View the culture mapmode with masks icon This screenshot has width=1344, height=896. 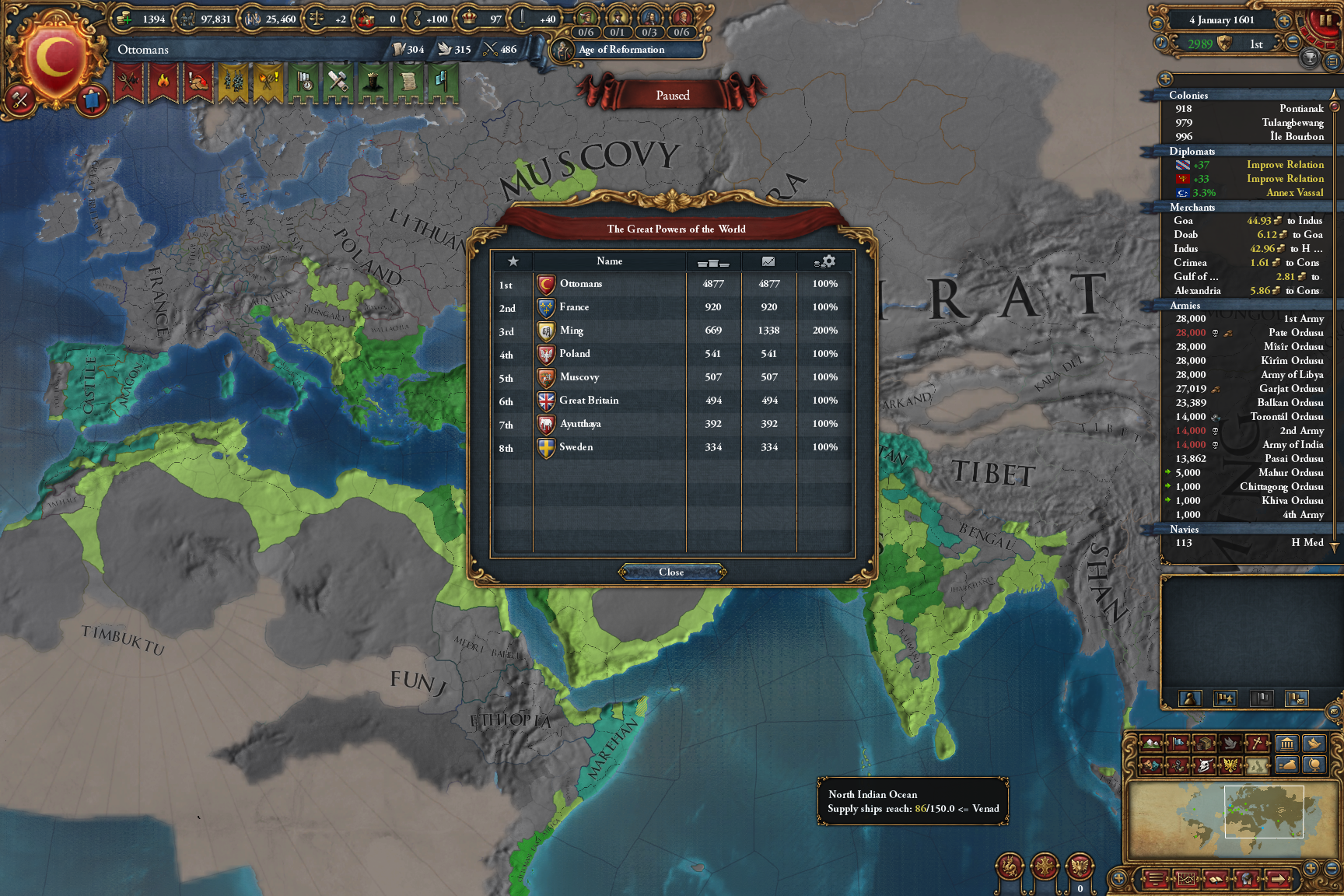[1150, 767]
